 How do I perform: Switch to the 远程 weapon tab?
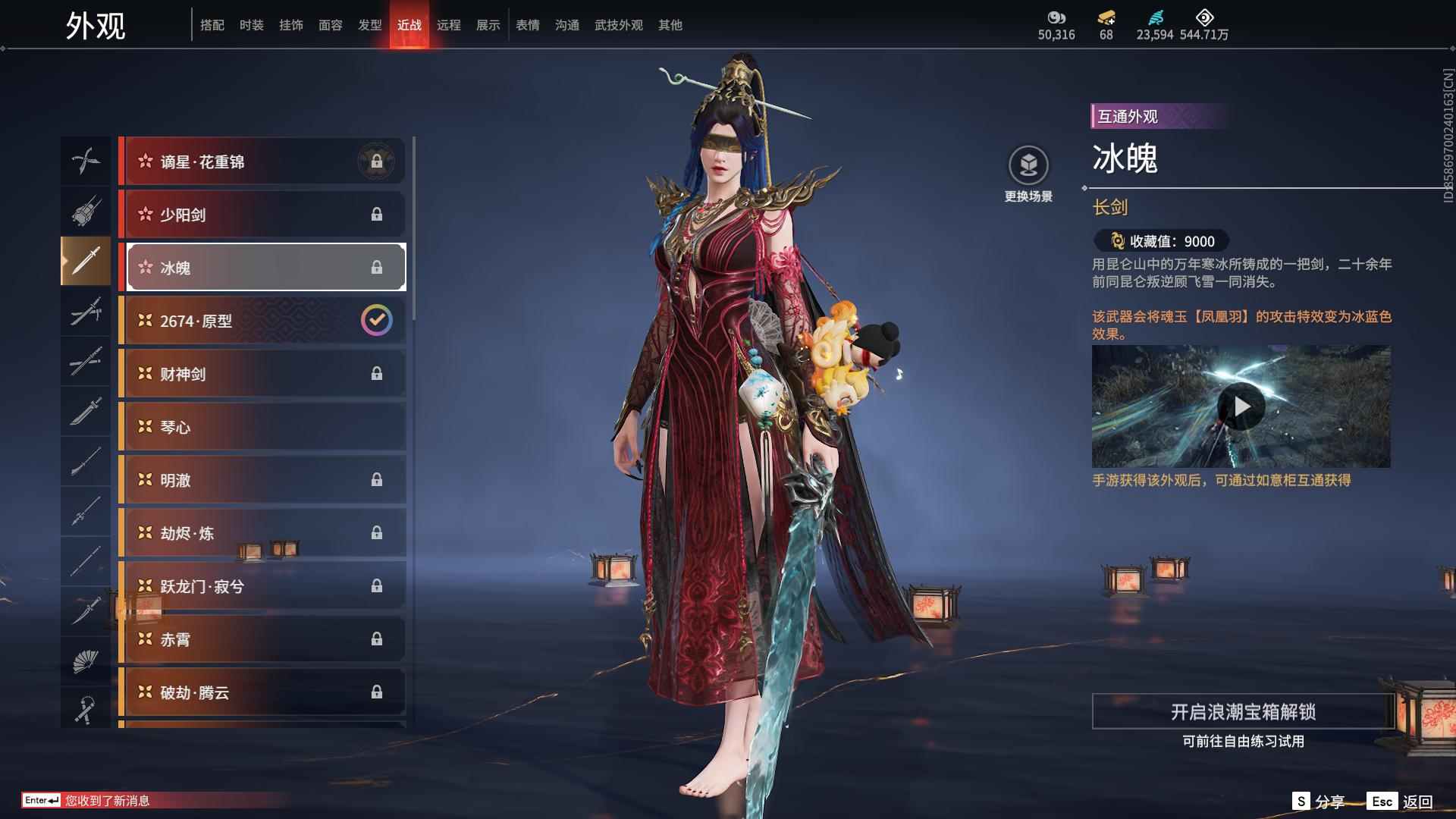pos(448,25)
